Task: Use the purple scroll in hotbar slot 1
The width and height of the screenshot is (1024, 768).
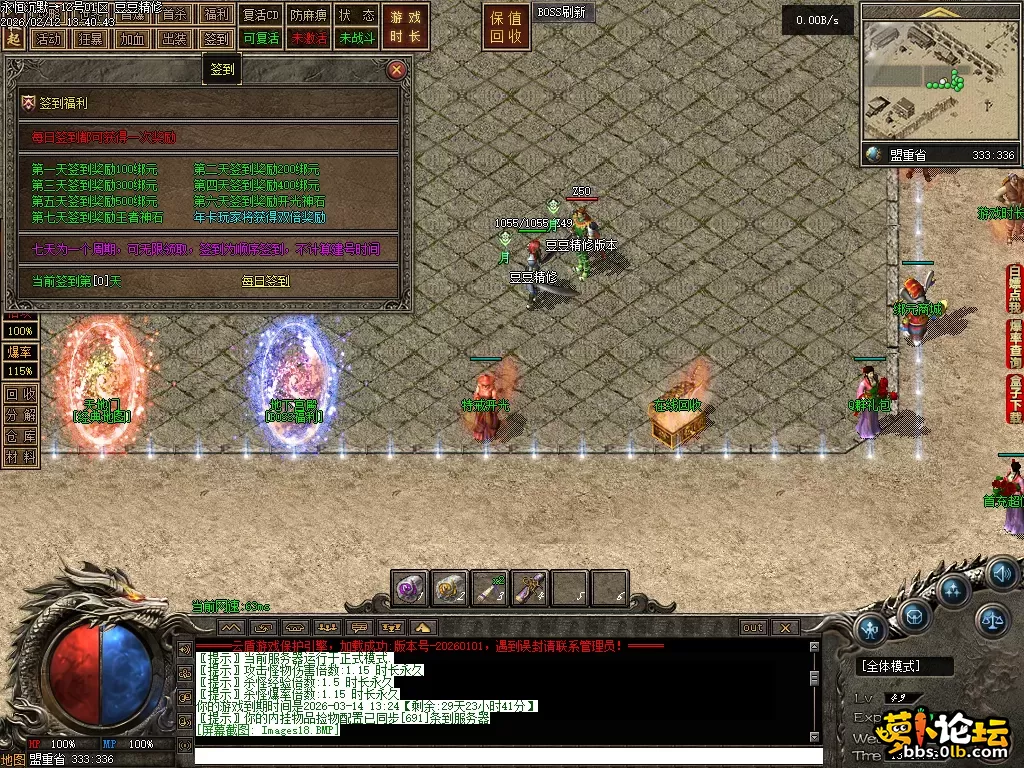Action: click(410, 589)
